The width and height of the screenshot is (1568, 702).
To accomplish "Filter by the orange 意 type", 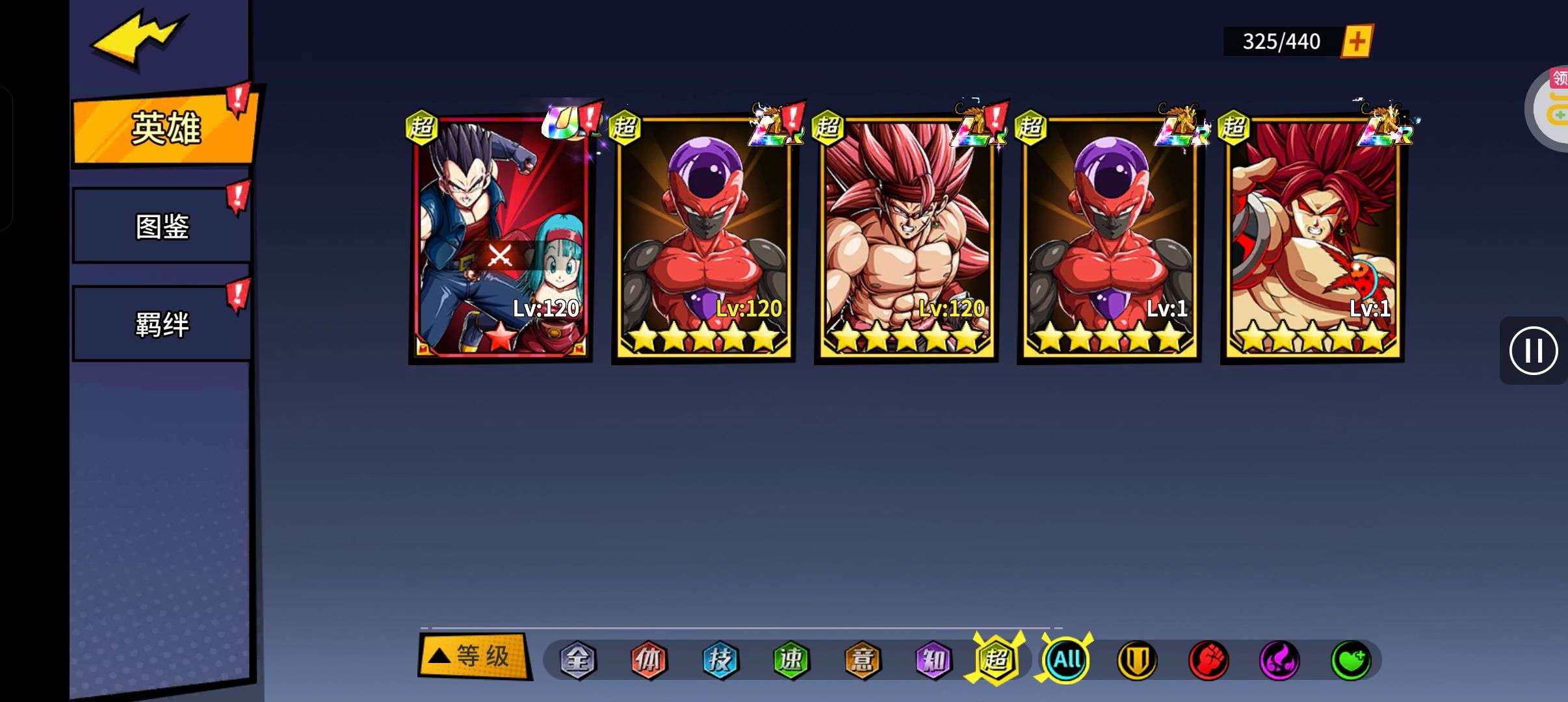I will (862, 660).
